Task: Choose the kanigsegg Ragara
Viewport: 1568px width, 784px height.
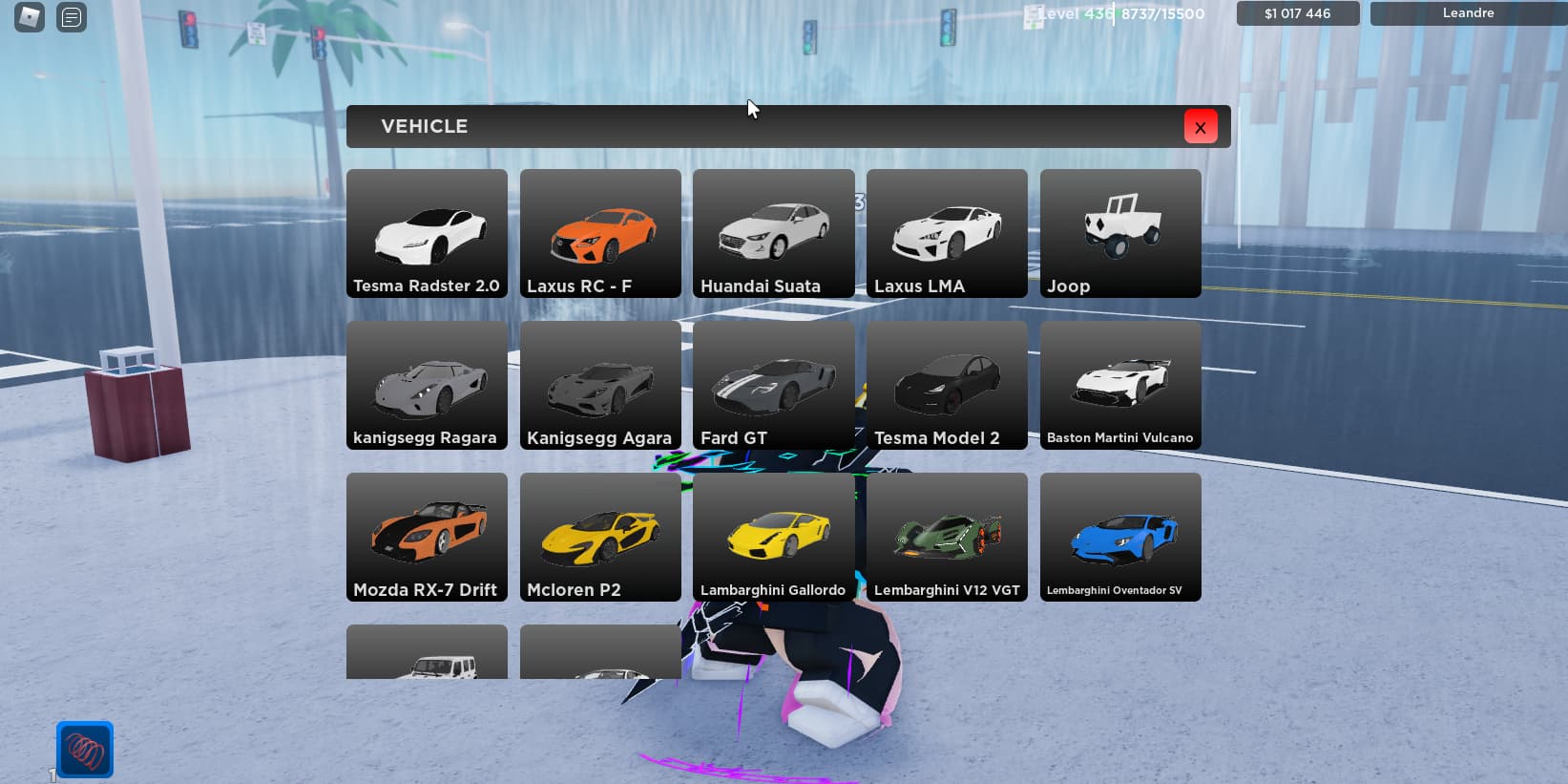Action: pyautogui.click(x=427, y=384)
